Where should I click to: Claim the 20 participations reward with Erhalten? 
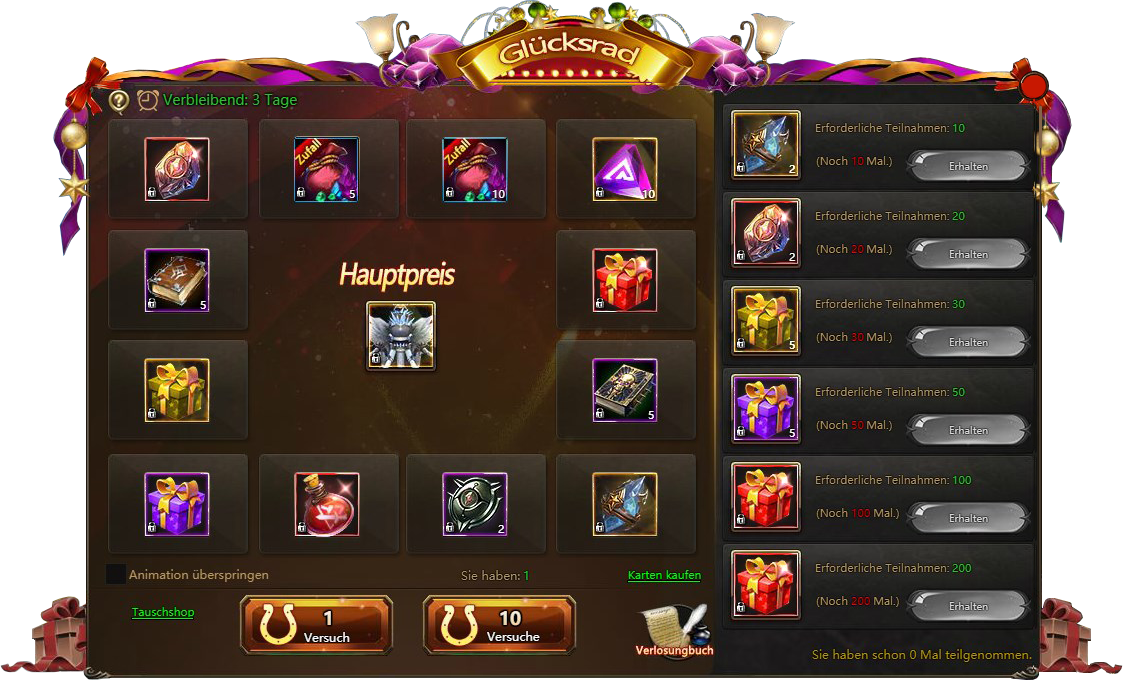click(967, 254)
